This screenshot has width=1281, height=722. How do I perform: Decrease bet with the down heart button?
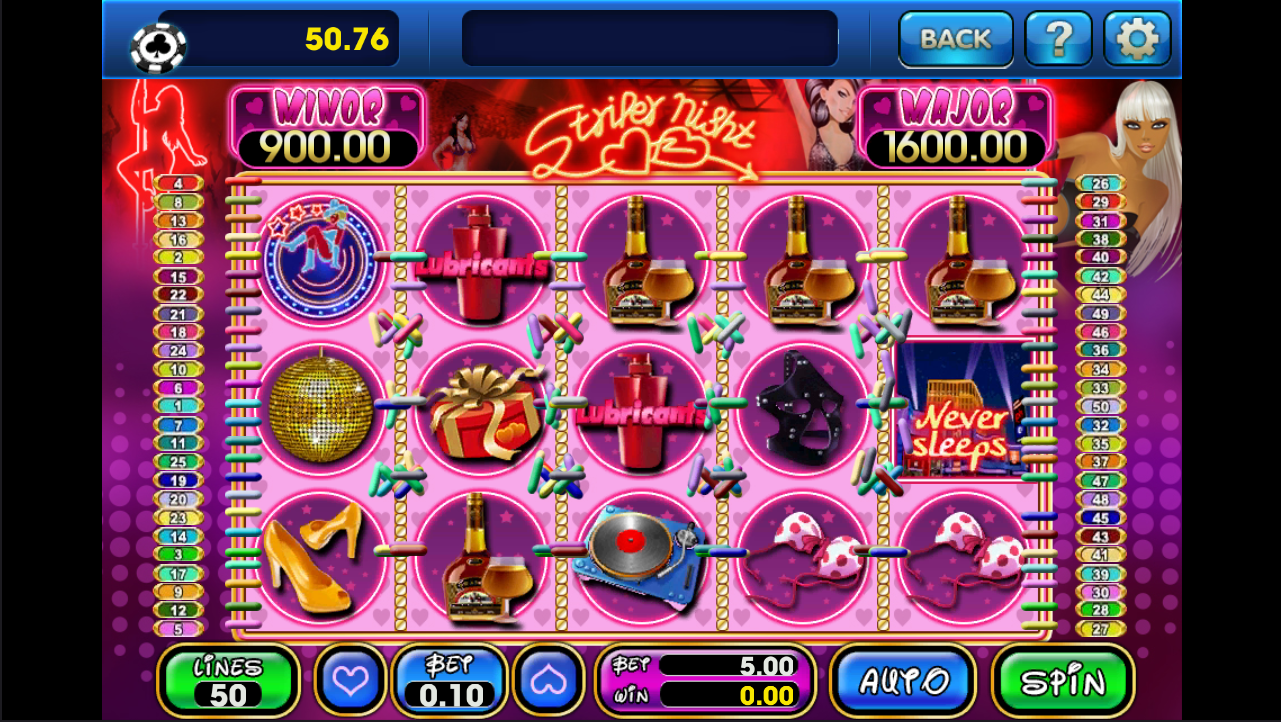(x=350, y=680)
